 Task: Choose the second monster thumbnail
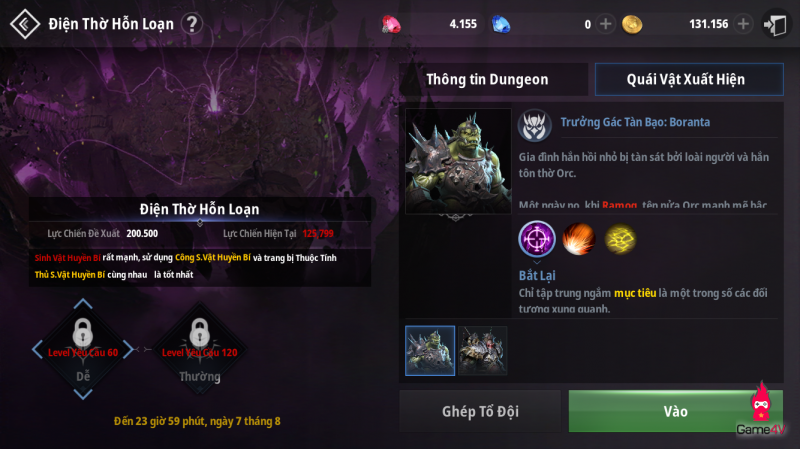pyautogui.click(x=482, y=350)
